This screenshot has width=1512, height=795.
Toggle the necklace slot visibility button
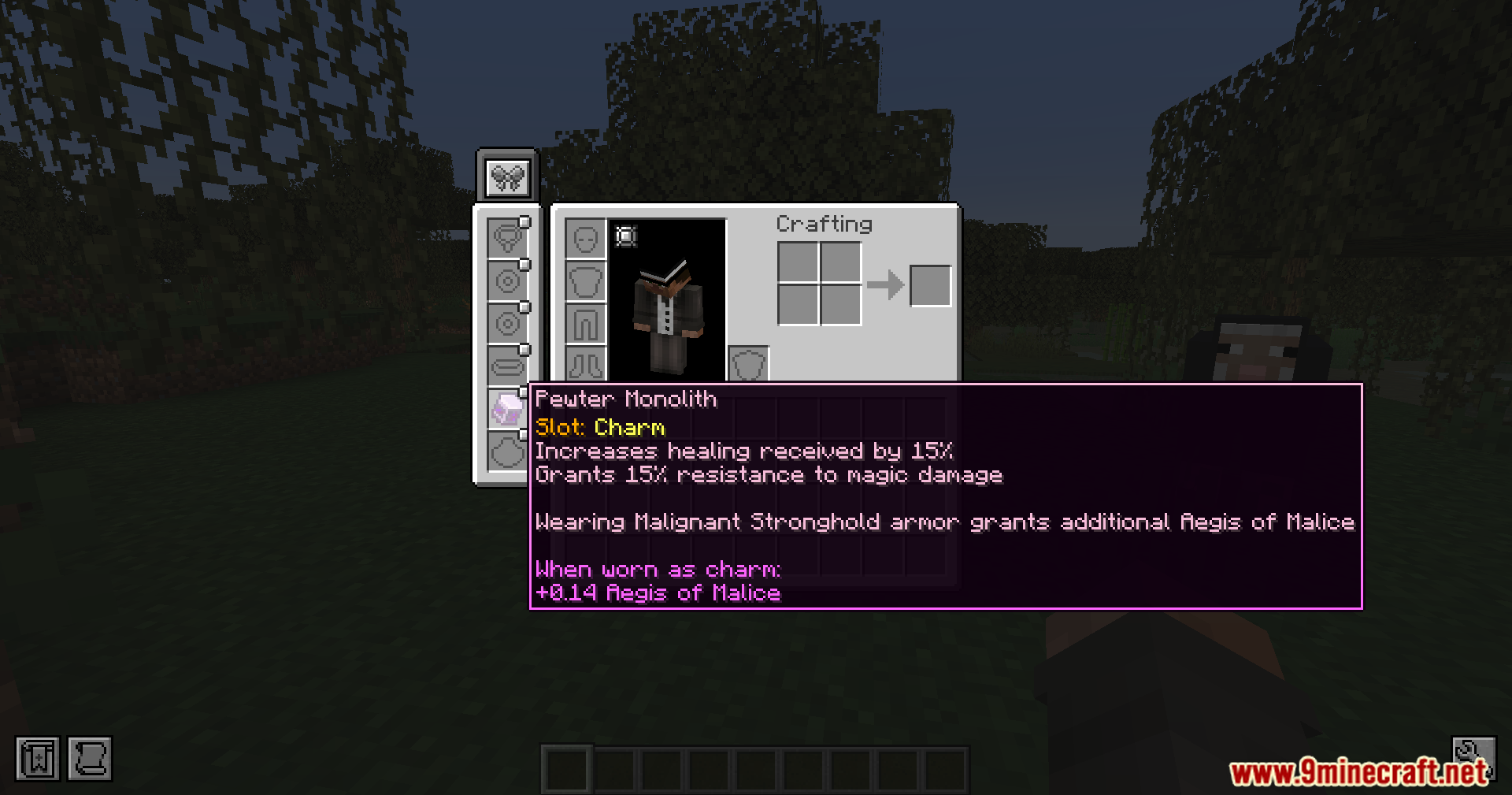coord(524,223)
